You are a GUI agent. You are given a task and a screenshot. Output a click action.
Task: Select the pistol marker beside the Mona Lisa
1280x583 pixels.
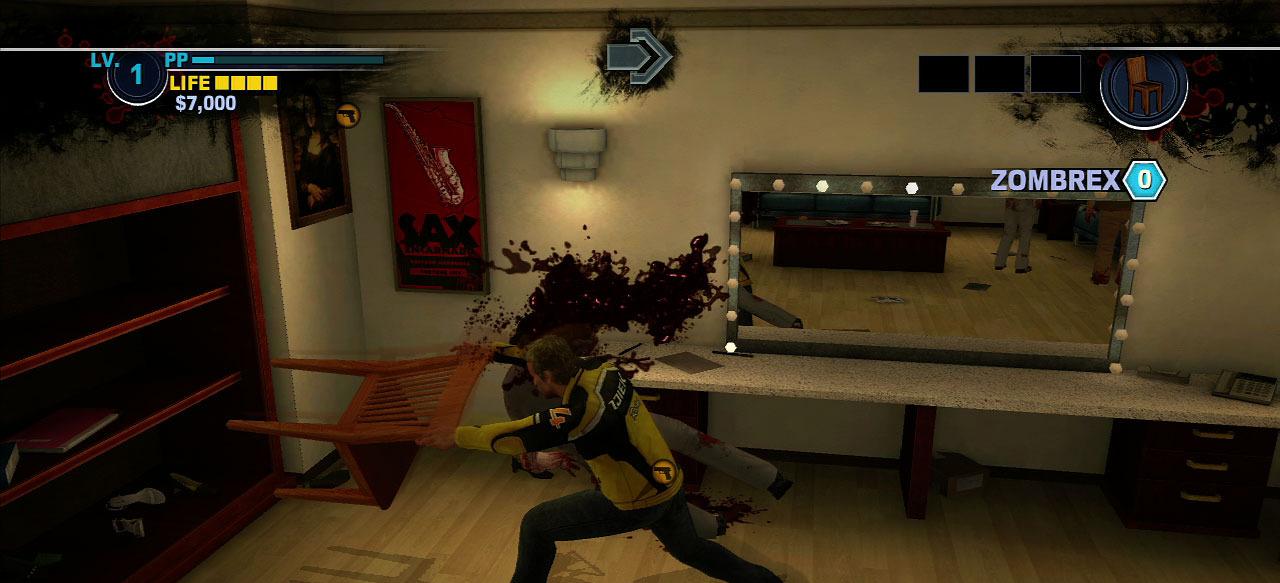(347, 115)
